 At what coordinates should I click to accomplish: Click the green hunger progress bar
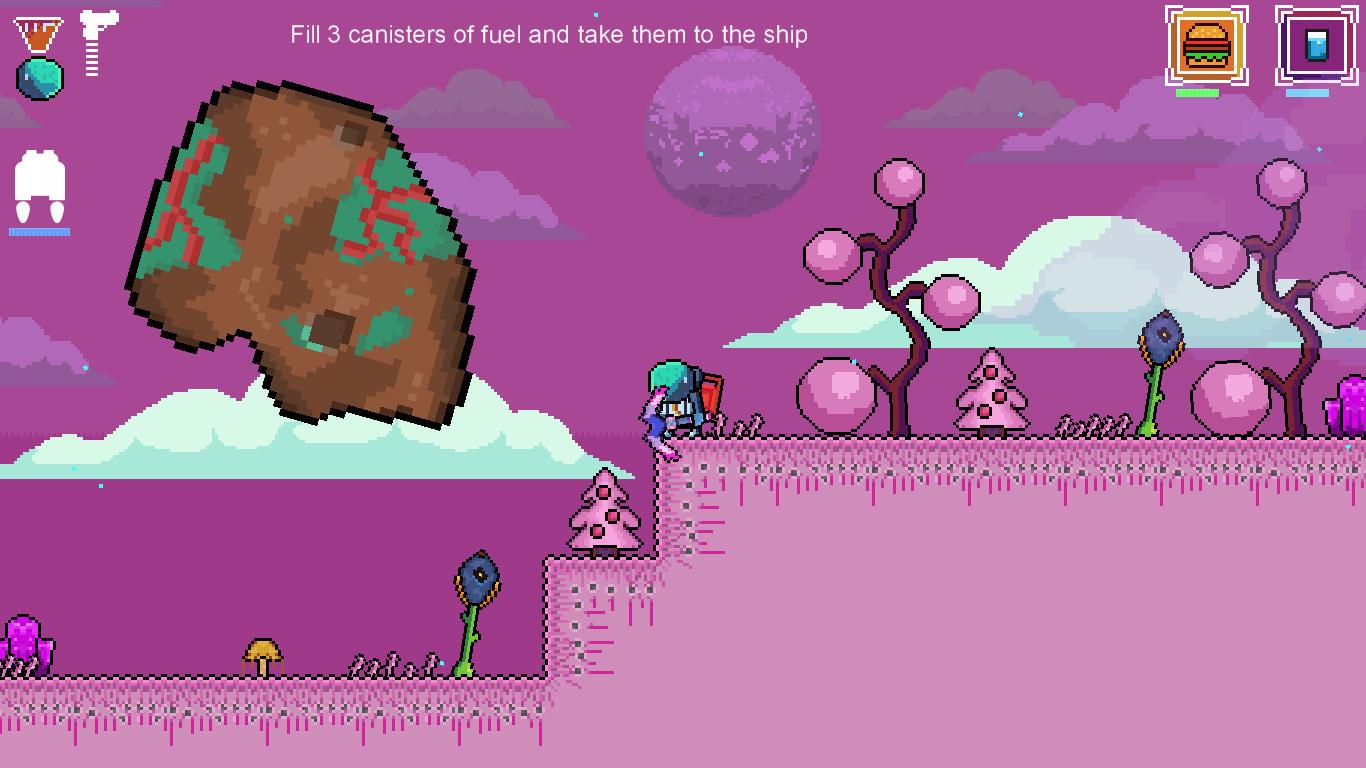click(x=1197, y=92)
